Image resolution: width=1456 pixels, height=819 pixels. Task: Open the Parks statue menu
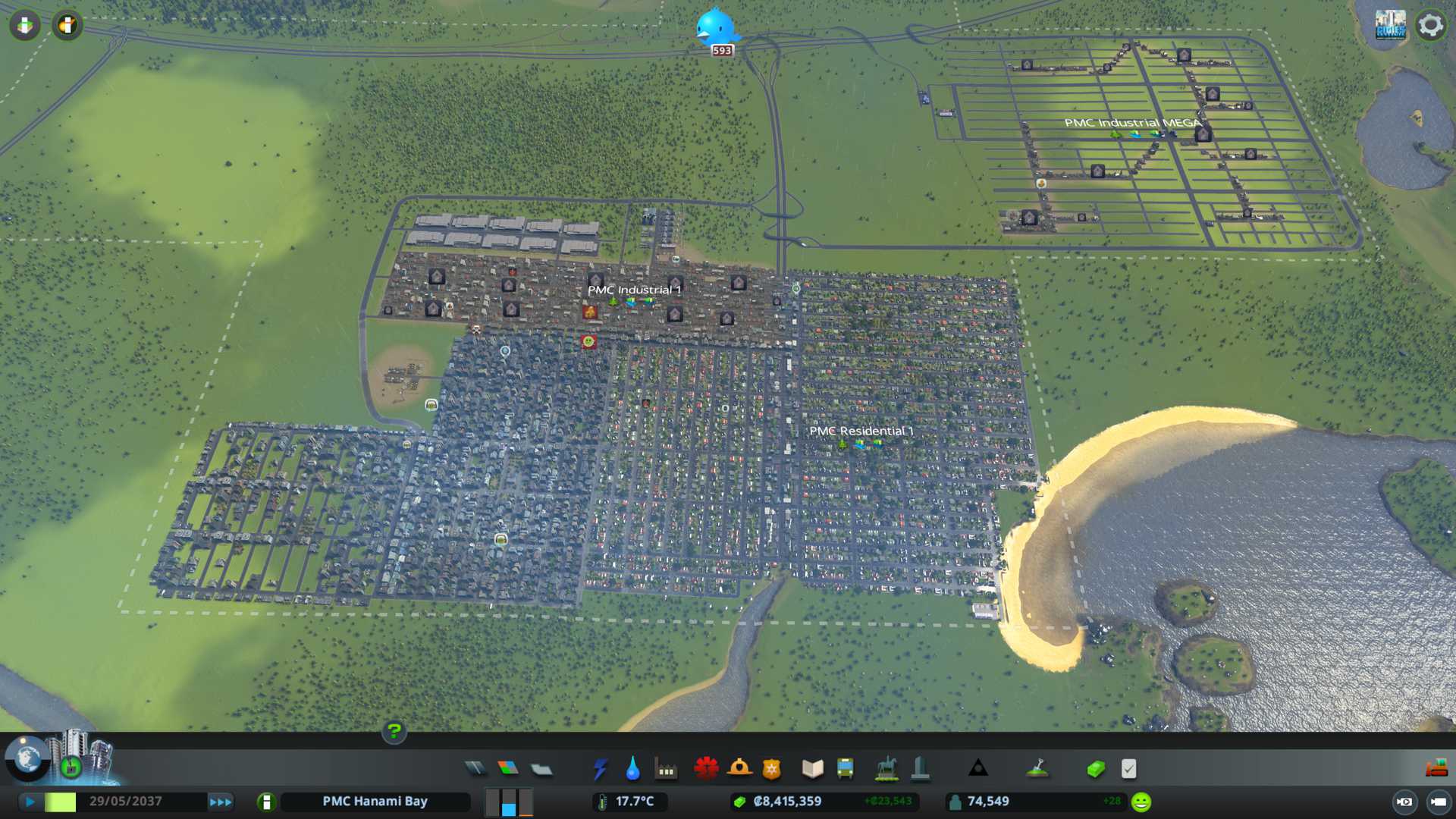click(x=886, y=769)
